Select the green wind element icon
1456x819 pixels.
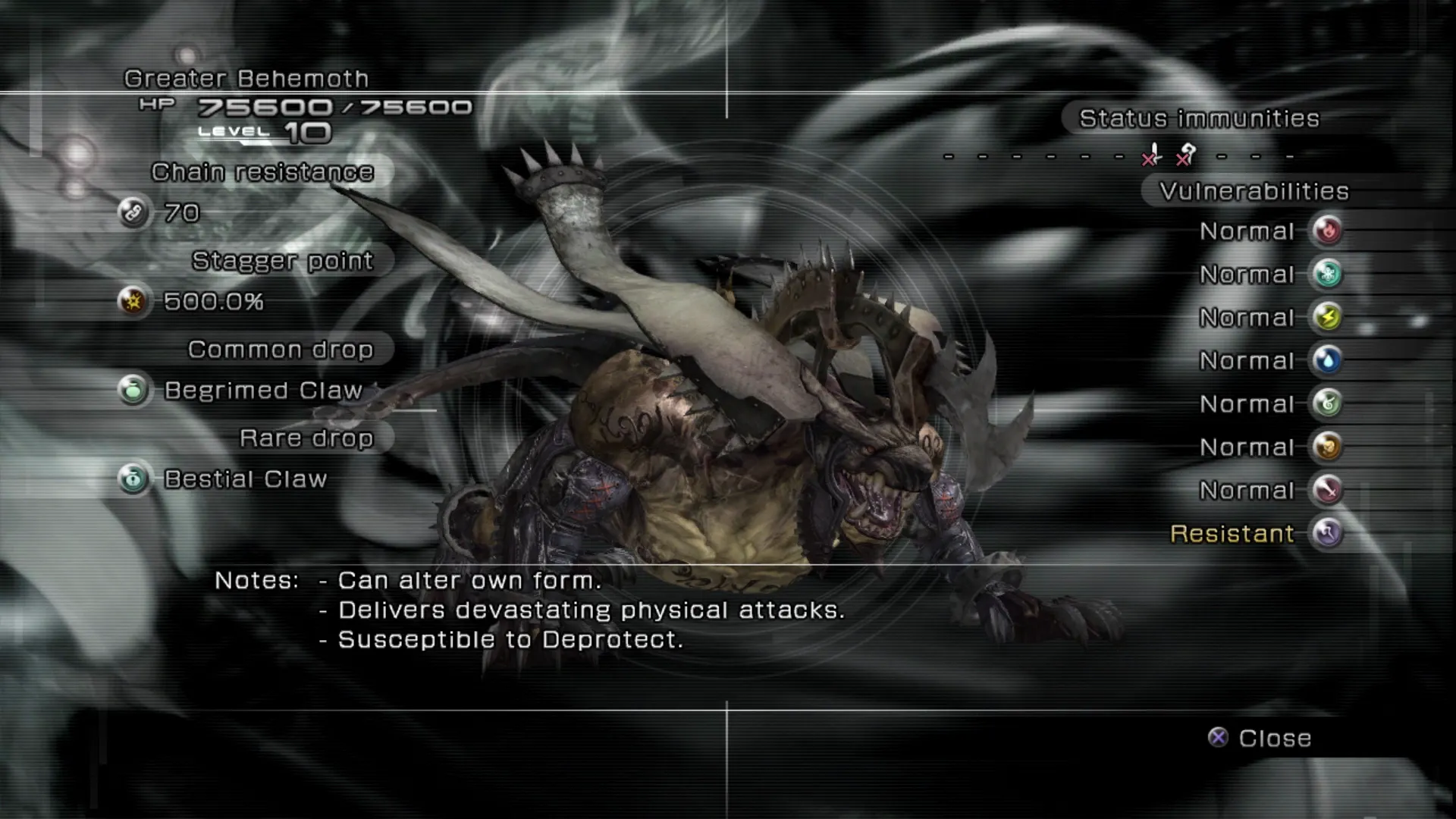point(1327,403)
